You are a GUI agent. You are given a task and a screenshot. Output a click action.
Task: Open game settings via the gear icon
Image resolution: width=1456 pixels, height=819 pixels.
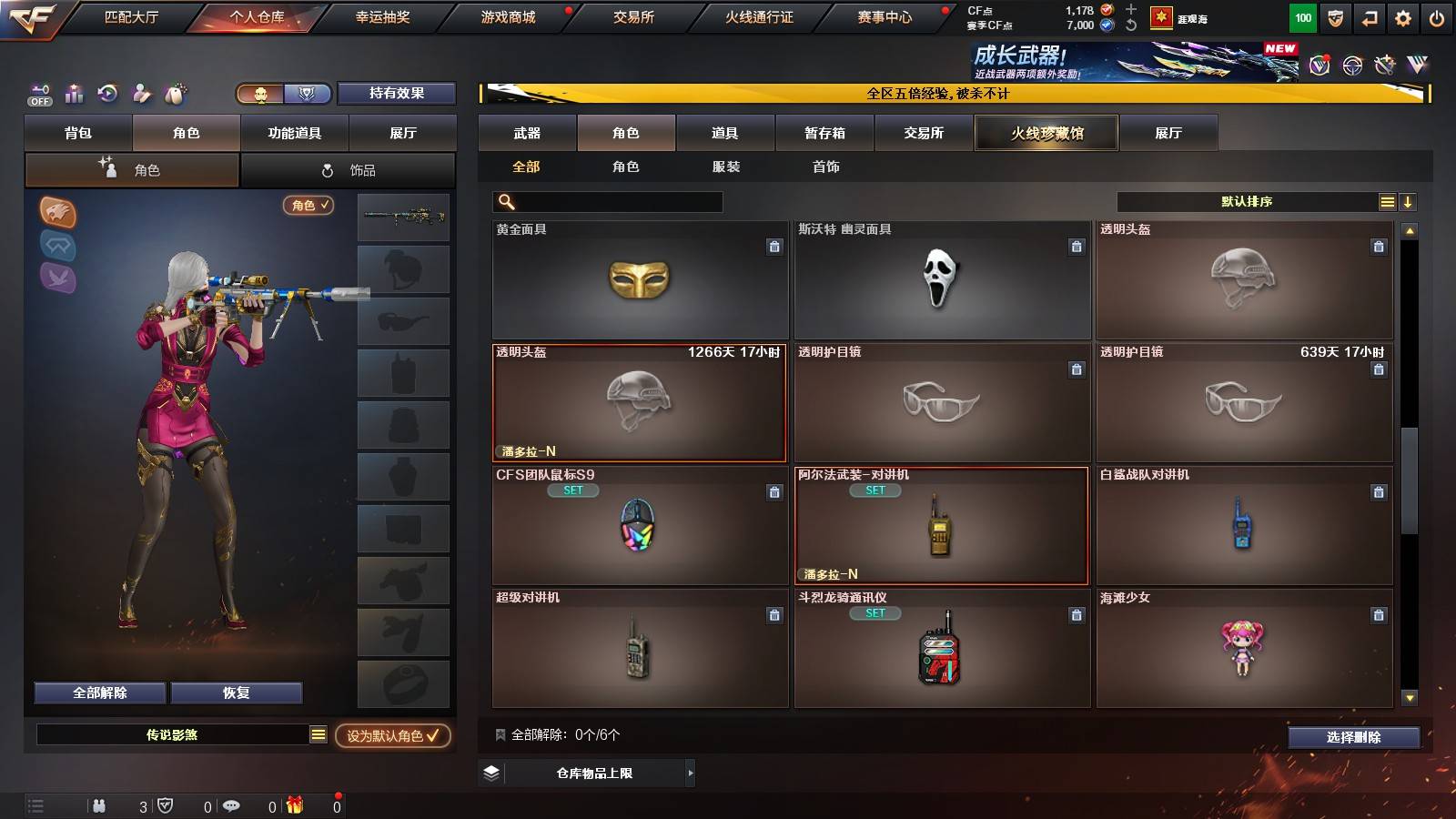click(1404, 16)
